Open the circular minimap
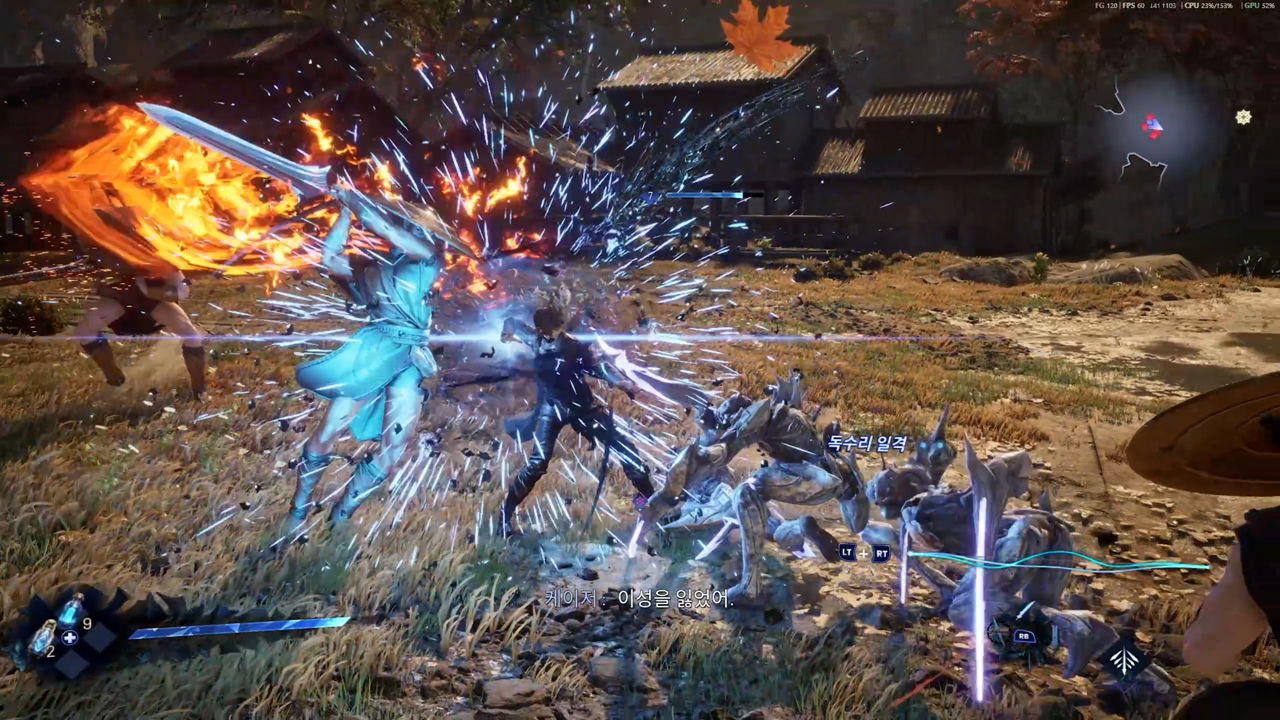This screenshot has width=1280, height=720. pos(1152,125)
